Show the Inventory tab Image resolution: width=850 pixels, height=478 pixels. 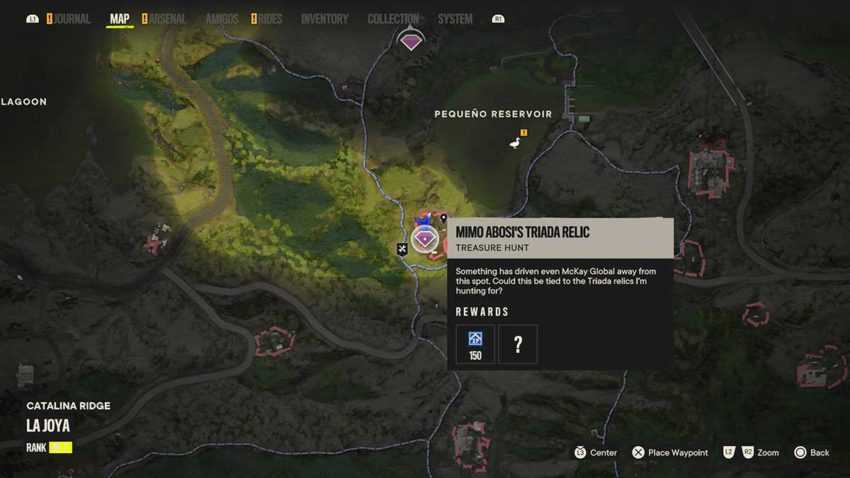pyautogui.click(x=324, y=19)
